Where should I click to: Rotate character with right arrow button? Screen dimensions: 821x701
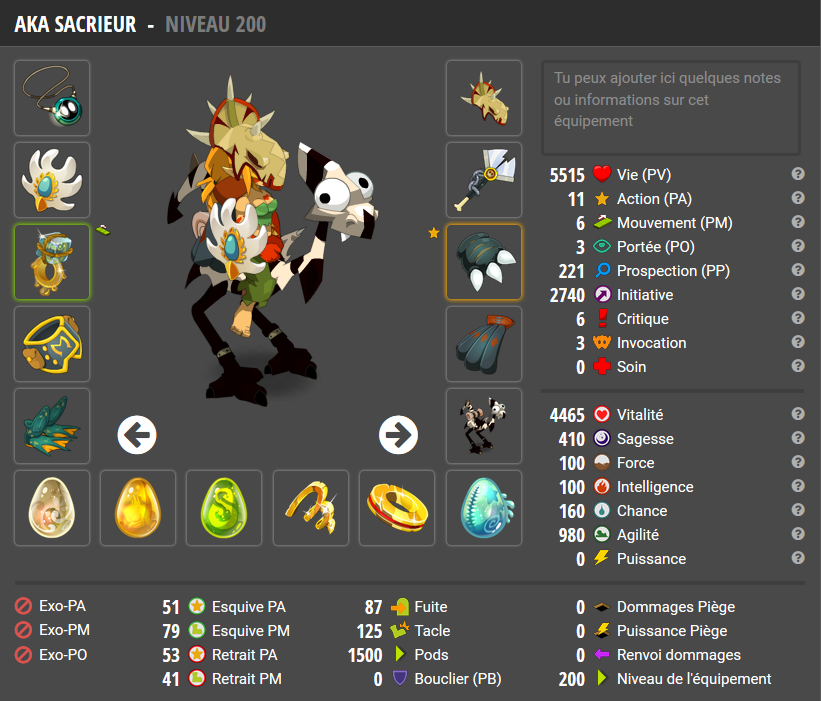coord(398,434)
